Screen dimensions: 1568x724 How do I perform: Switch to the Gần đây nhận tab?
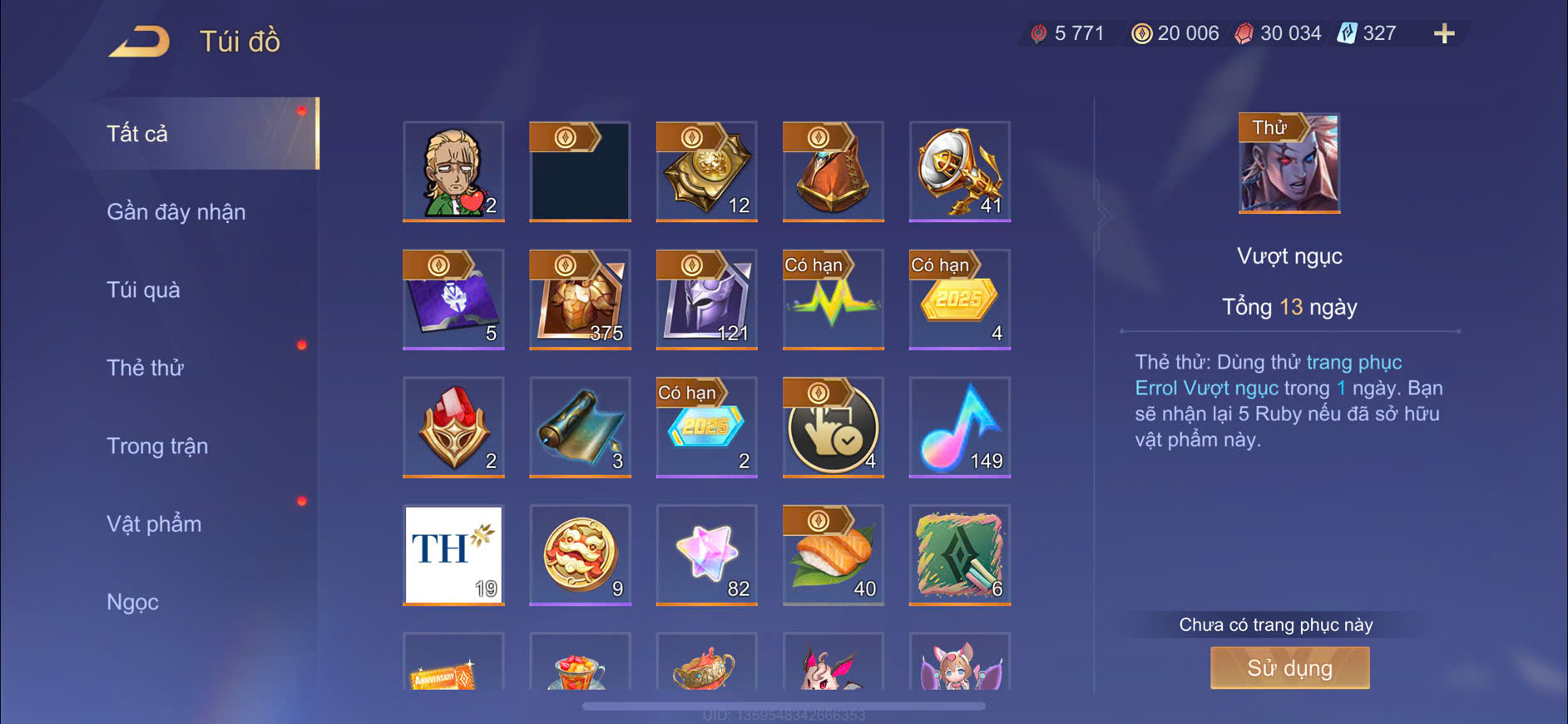176,212
